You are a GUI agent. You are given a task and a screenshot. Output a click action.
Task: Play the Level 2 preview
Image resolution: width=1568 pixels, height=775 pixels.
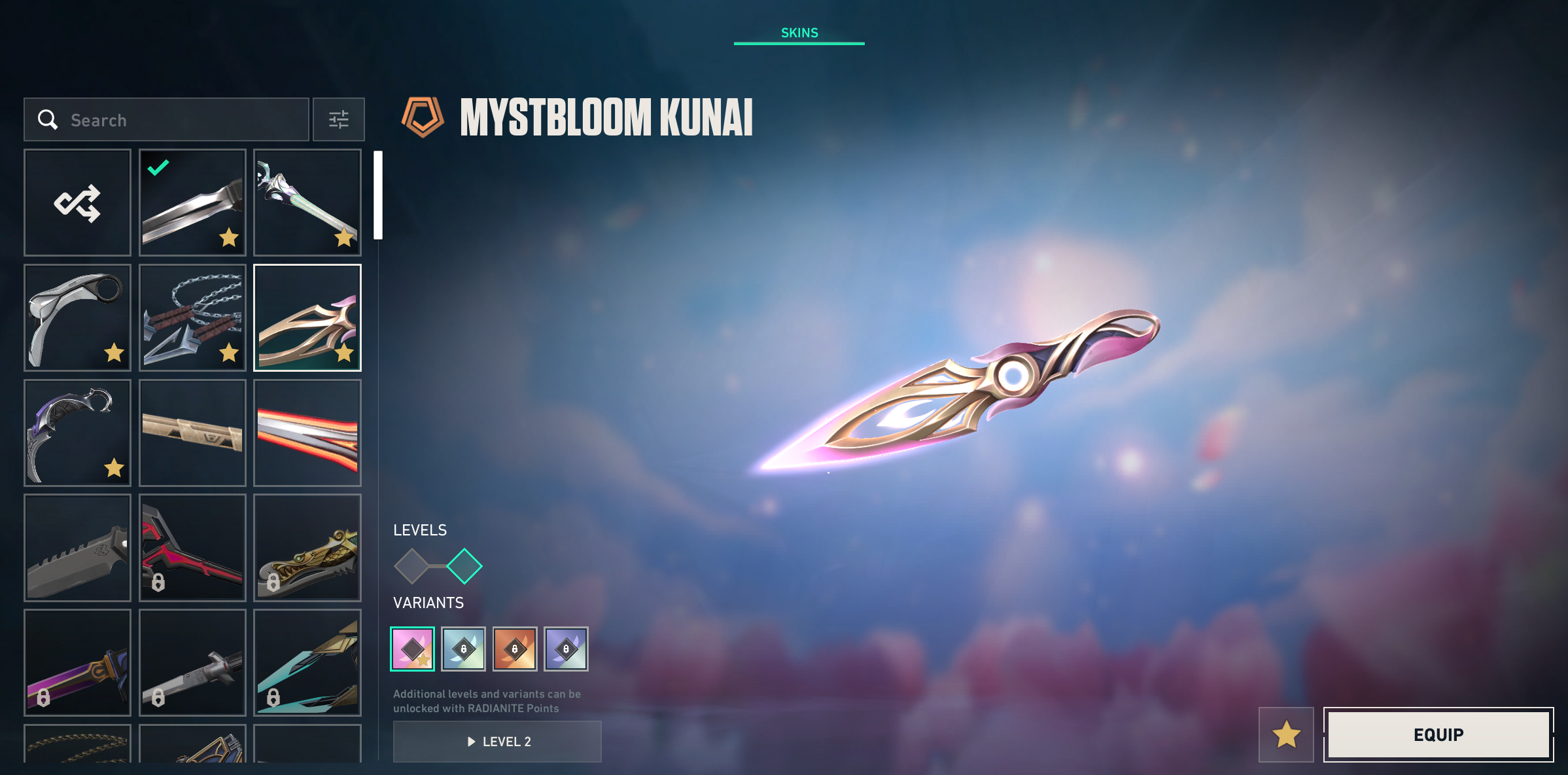click(x=497, y=742)
